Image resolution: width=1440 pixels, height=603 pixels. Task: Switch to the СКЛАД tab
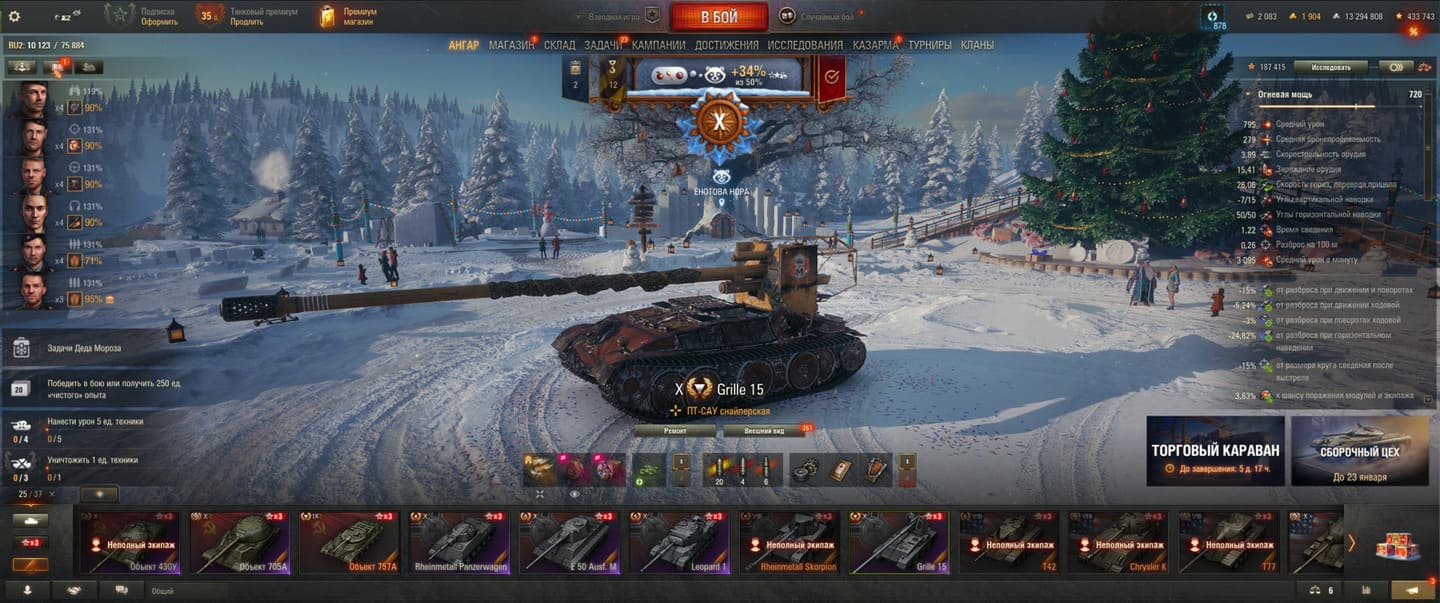(559, 45)
